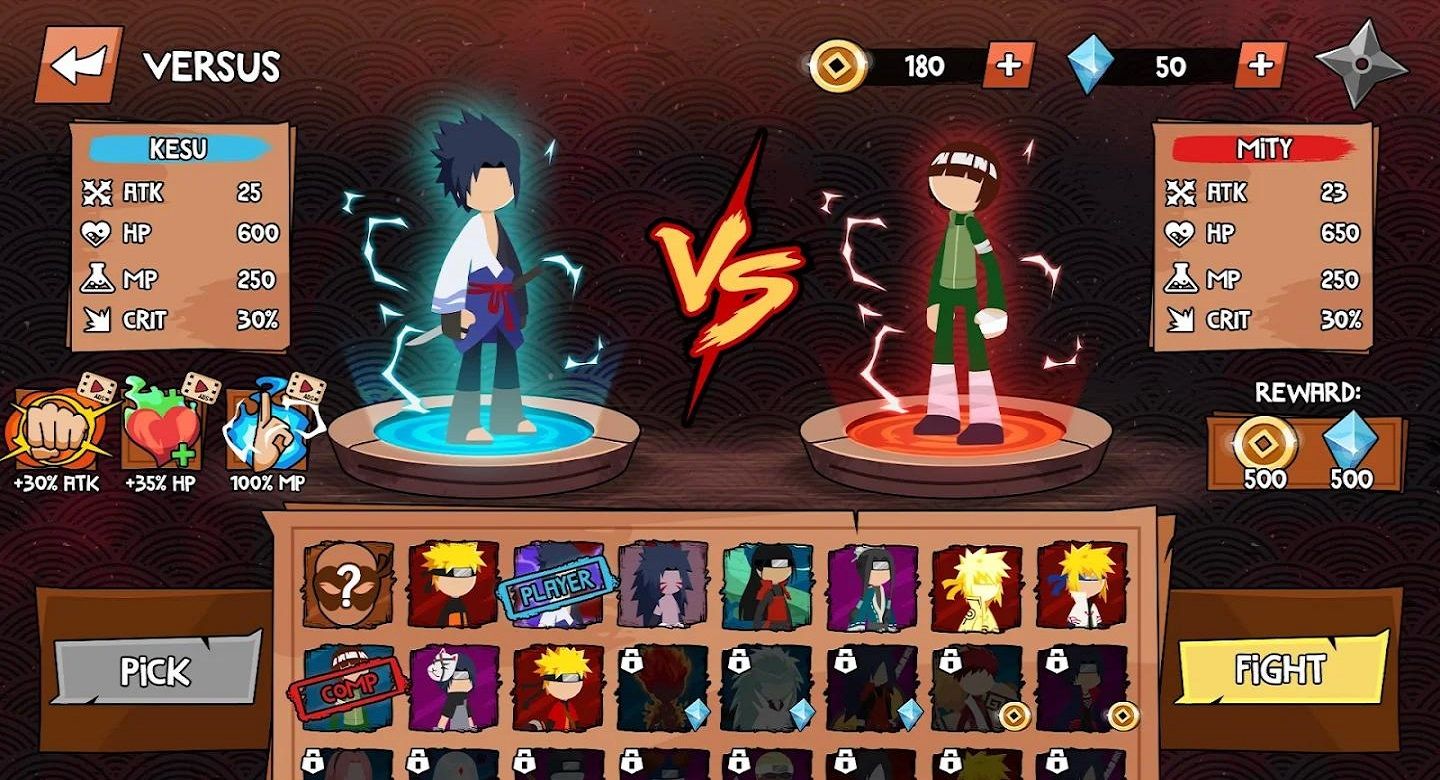The width and height of the screenshot is (1440, 780).
Task: Activate the +30% ATK fist boost
Action: pyautogui.click(x=56, y=432)
